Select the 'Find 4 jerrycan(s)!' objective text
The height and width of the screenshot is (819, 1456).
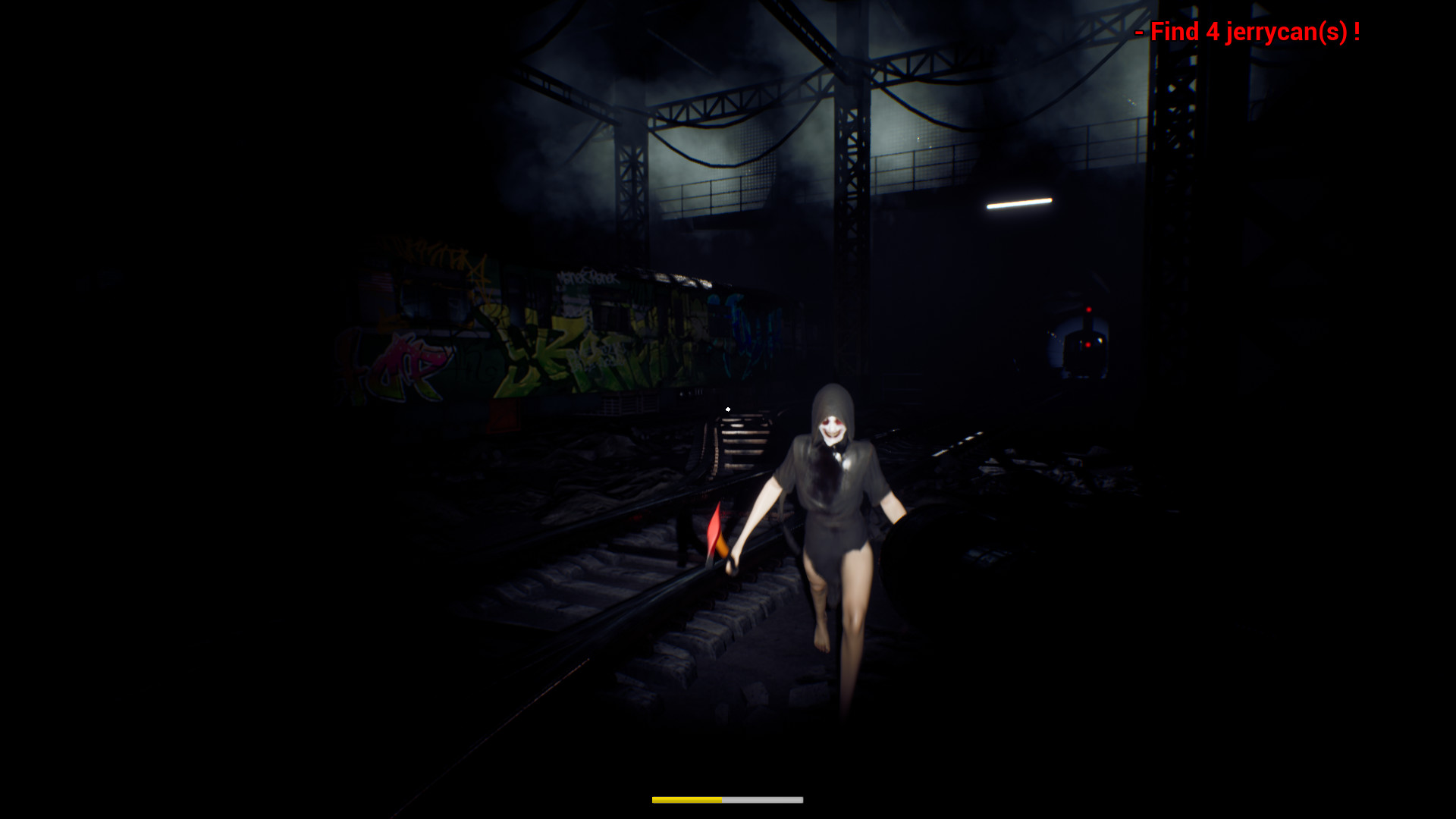click(1247, 32)
